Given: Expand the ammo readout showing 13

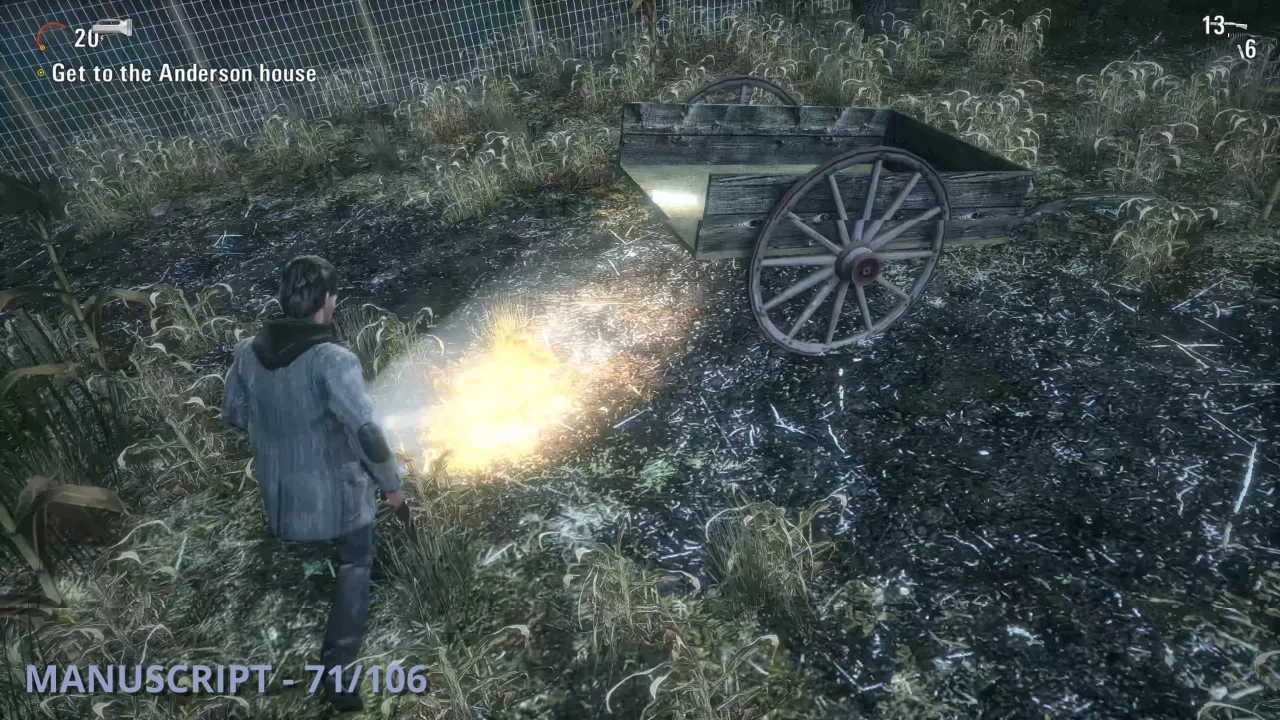Looking at the screenshot, I should tap(1212, 24).
